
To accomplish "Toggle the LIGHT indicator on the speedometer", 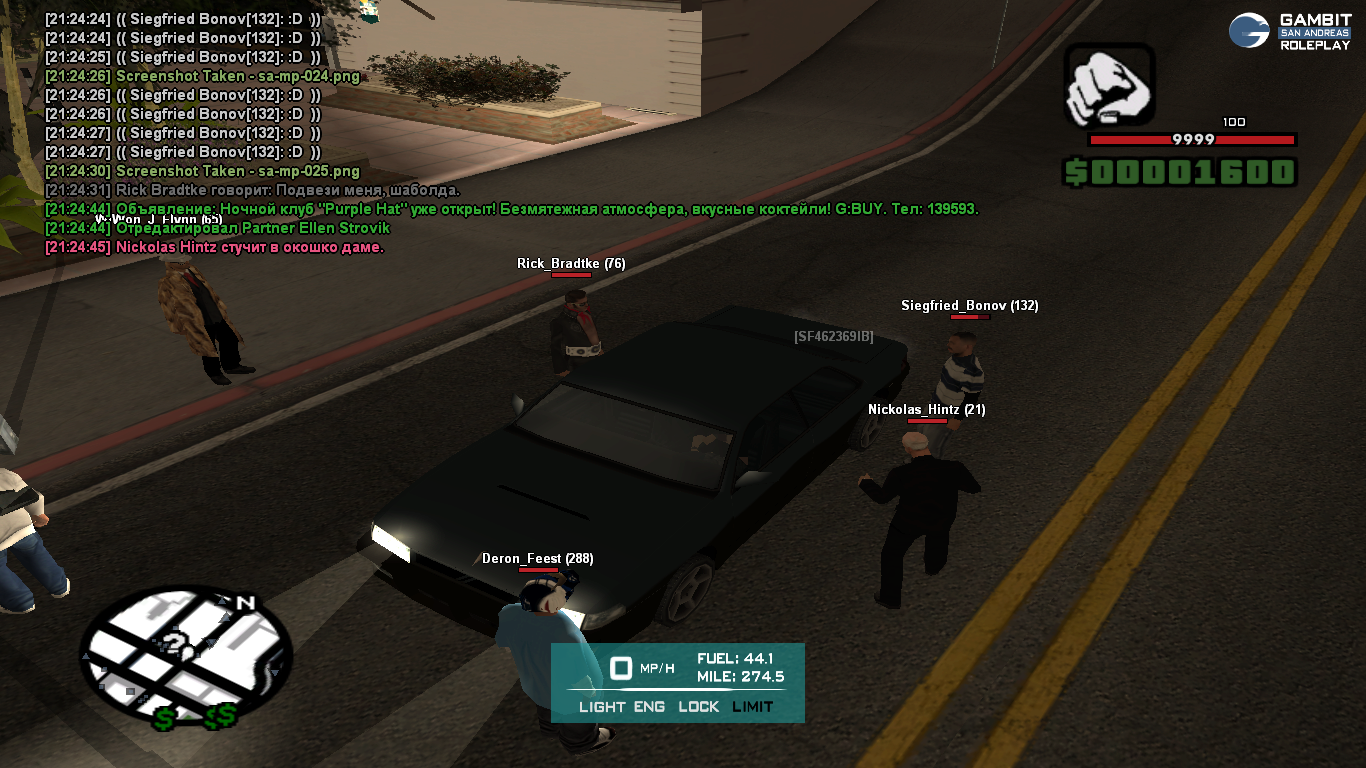I will click(x=602, y=707).
